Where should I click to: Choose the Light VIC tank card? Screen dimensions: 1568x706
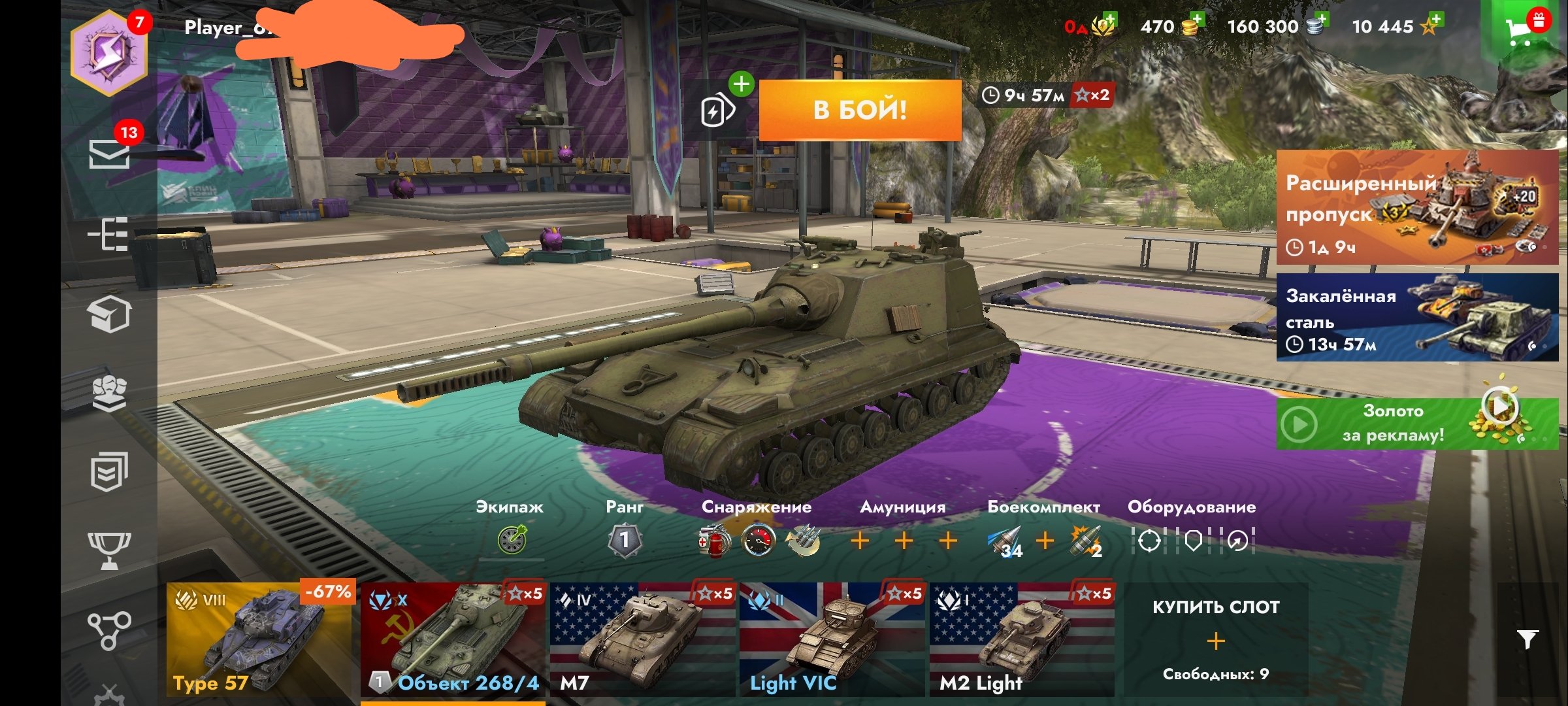832,639
